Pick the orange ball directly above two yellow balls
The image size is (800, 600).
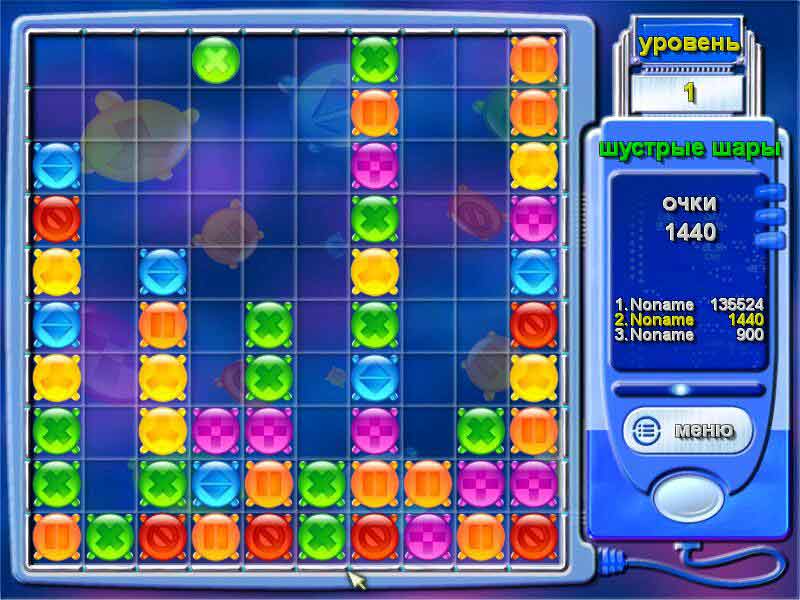coord(162,325)
